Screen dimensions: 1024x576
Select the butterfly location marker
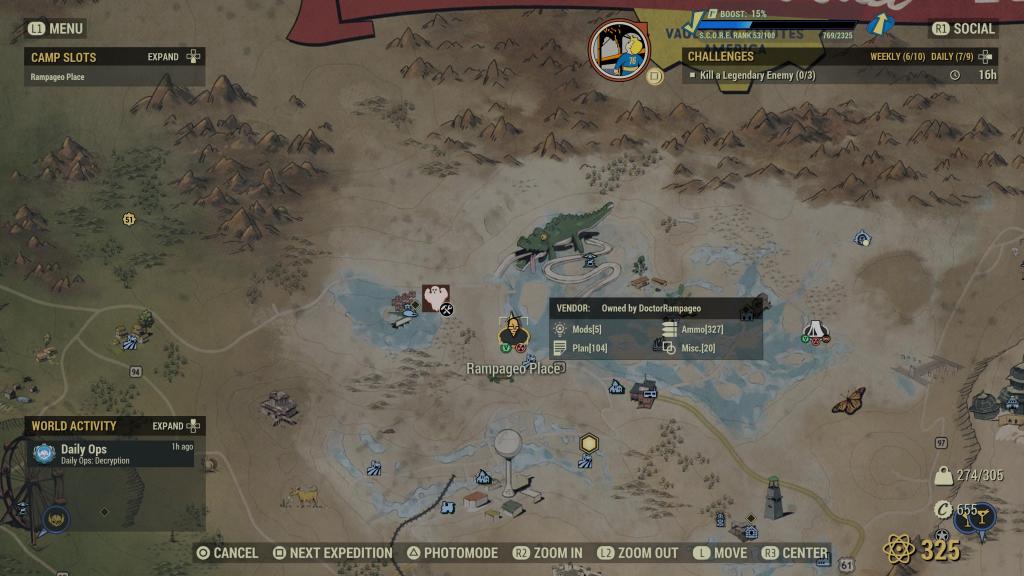[x=848, y=399]
